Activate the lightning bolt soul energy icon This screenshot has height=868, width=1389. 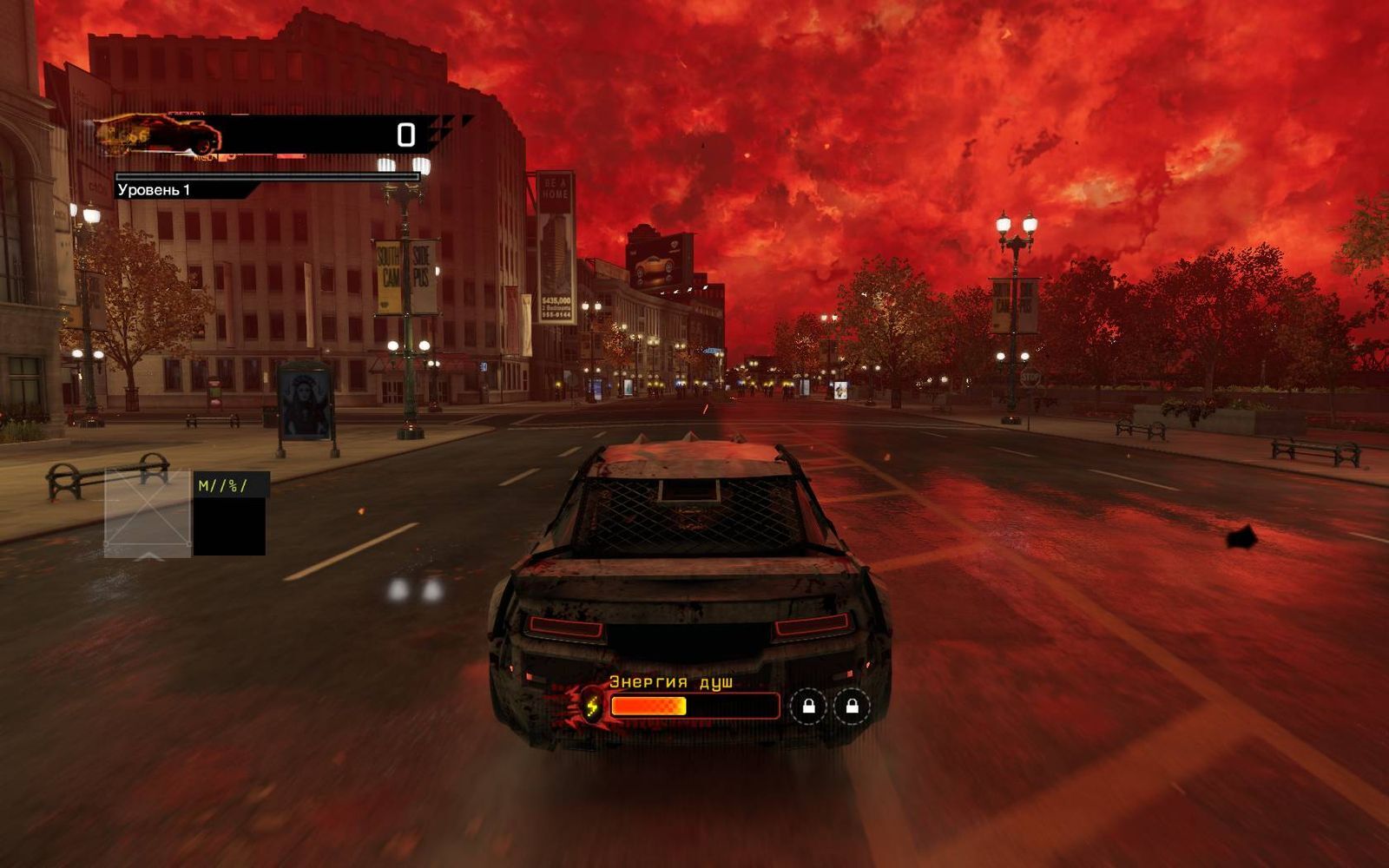pyautogui.click(x=592, y=706)
